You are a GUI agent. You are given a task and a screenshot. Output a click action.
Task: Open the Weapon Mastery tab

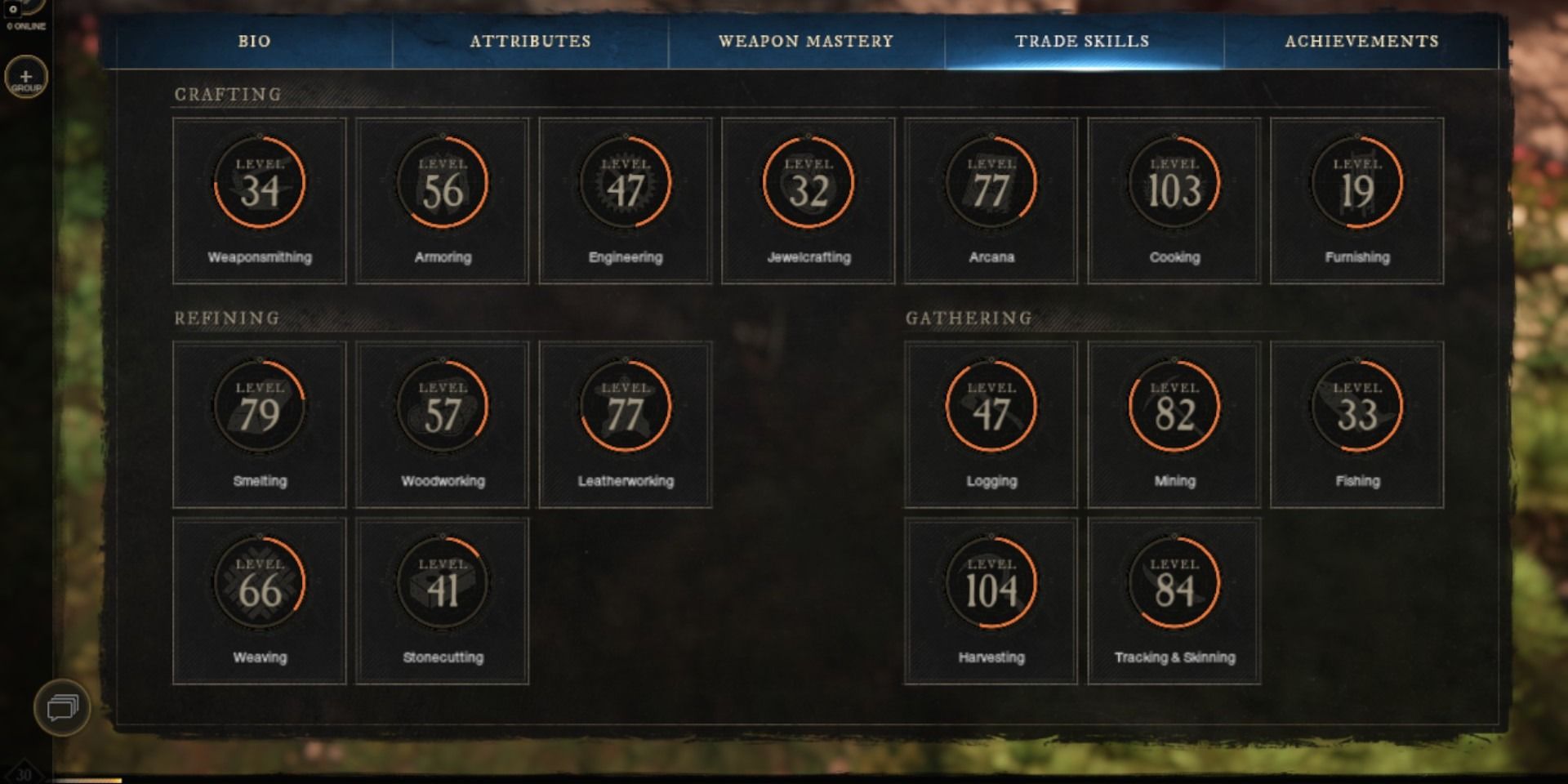[x=806, y=41]
